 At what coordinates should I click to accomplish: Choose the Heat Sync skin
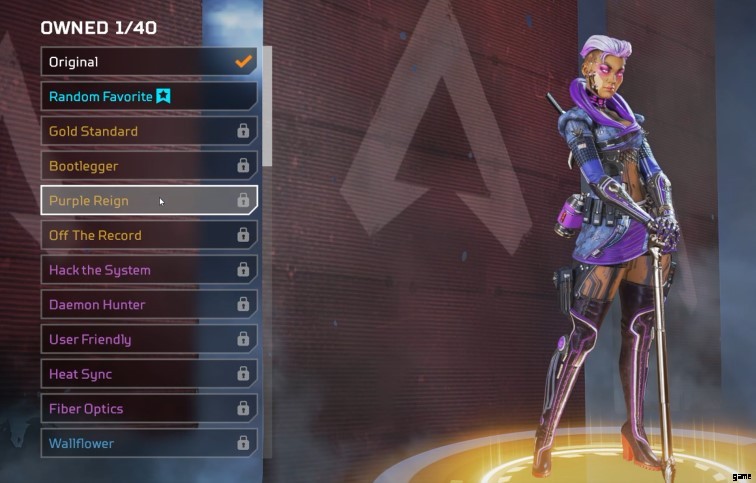[148, 374]
